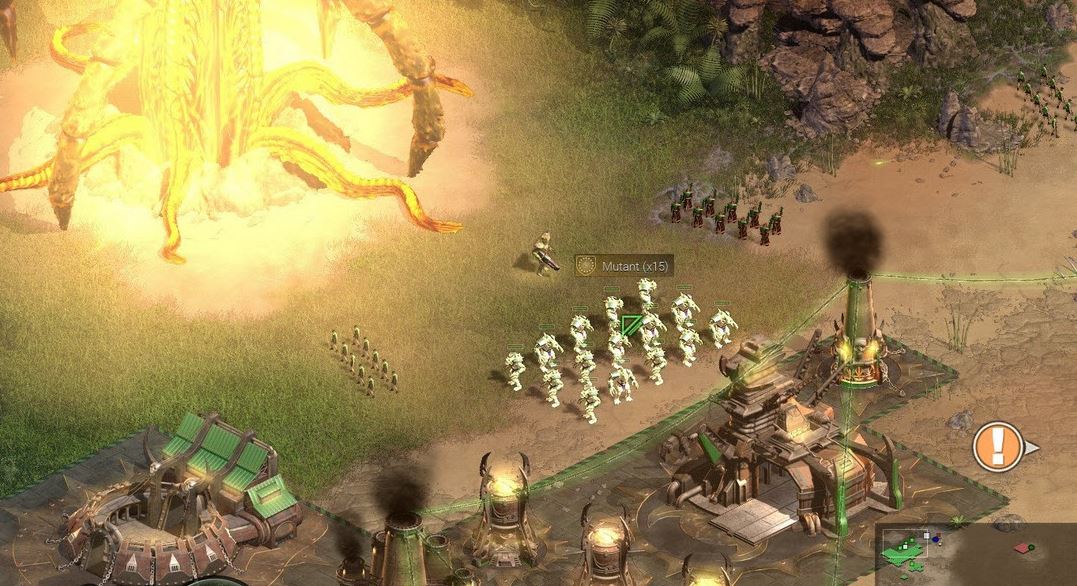1077x586 pixels.
Task: Click the orange exclamation alert indicator
Action: coord(997,446)
